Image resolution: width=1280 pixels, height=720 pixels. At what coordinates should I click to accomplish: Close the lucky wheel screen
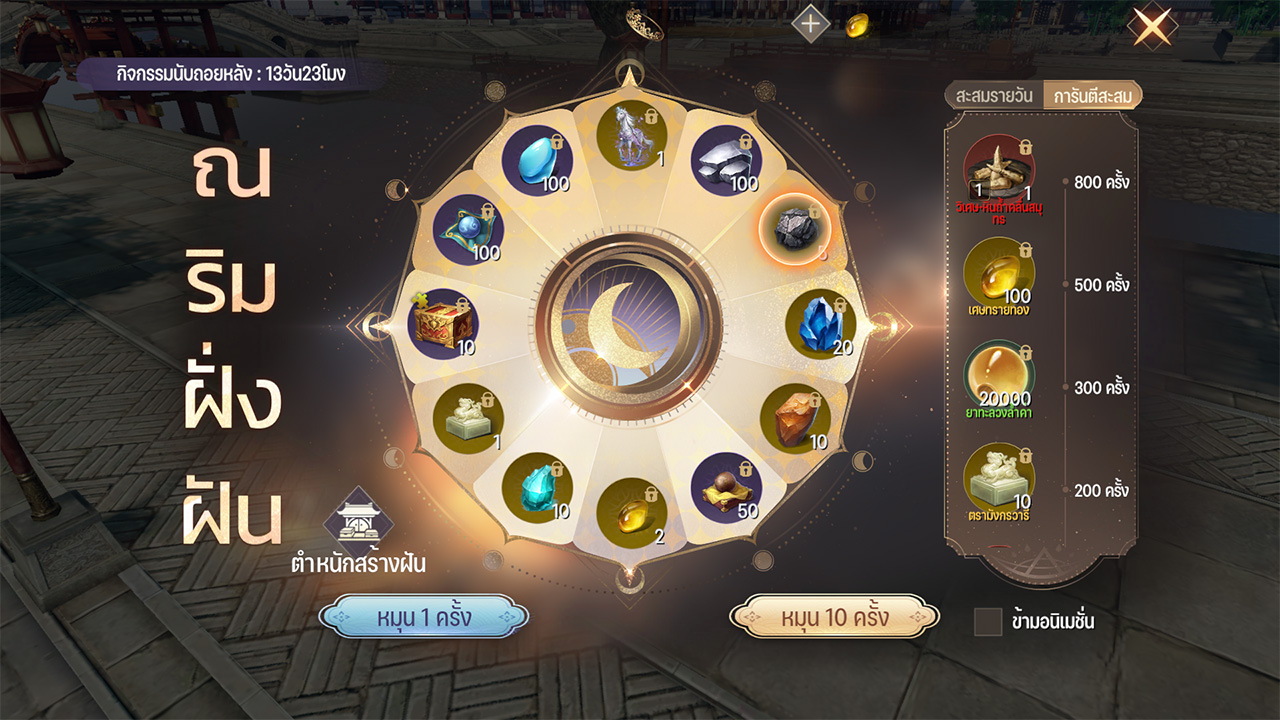tap(1151, 27)
